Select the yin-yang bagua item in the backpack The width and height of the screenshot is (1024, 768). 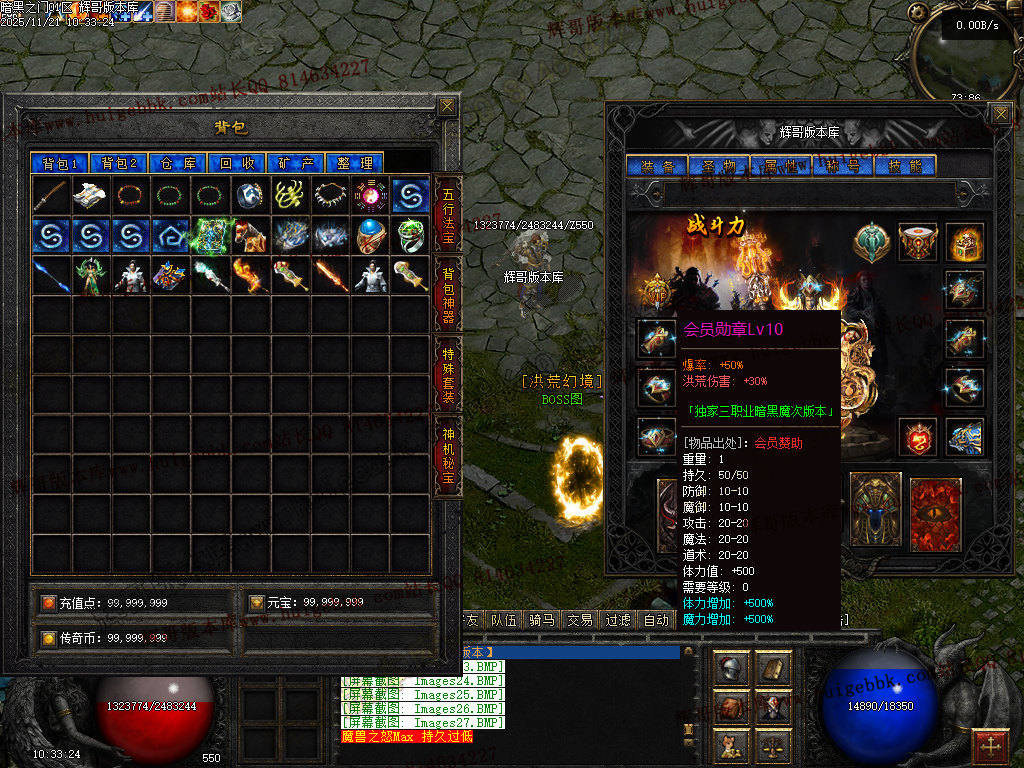click(370, 195)
